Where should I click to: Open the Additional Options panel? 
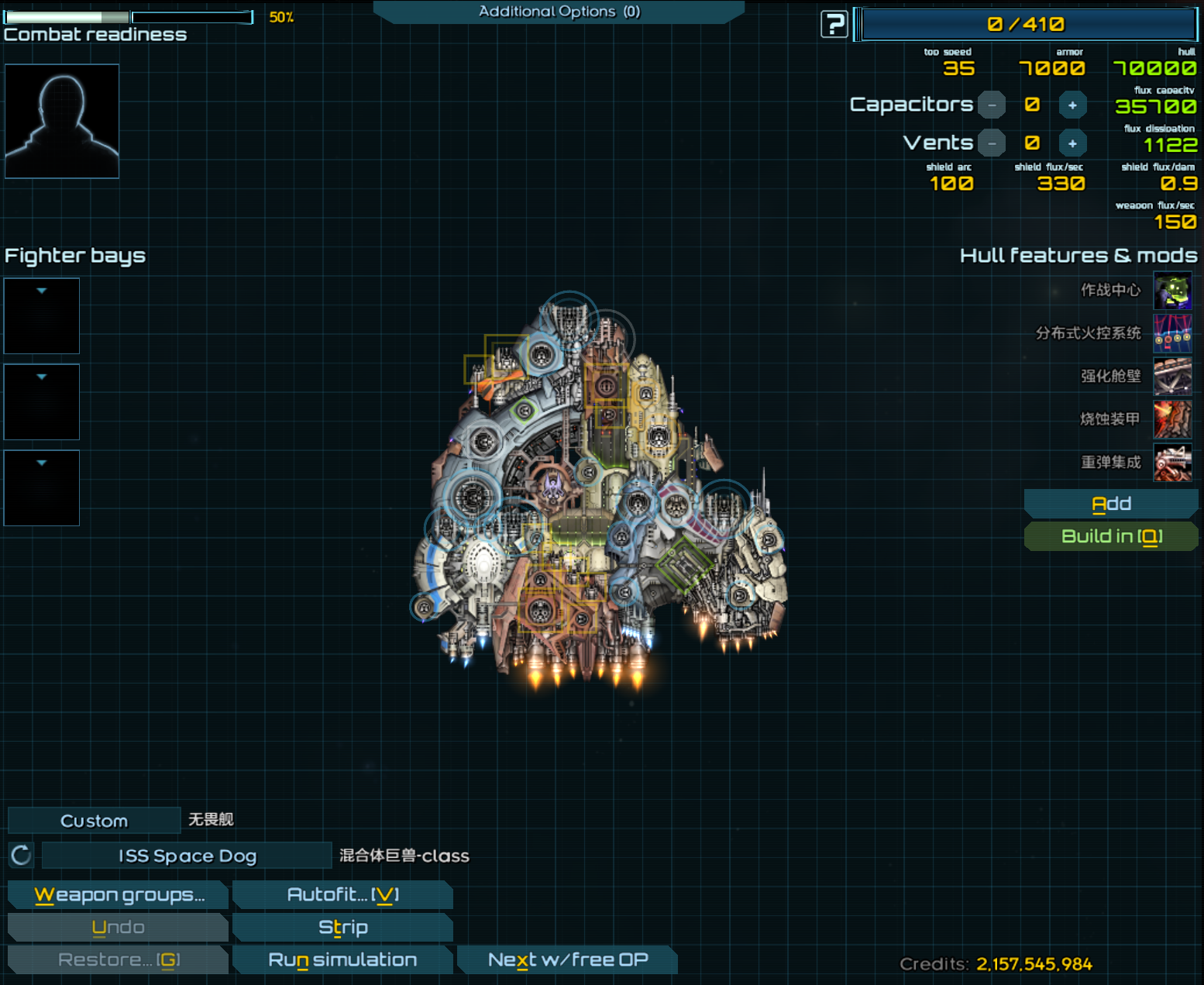pos(559,12)
